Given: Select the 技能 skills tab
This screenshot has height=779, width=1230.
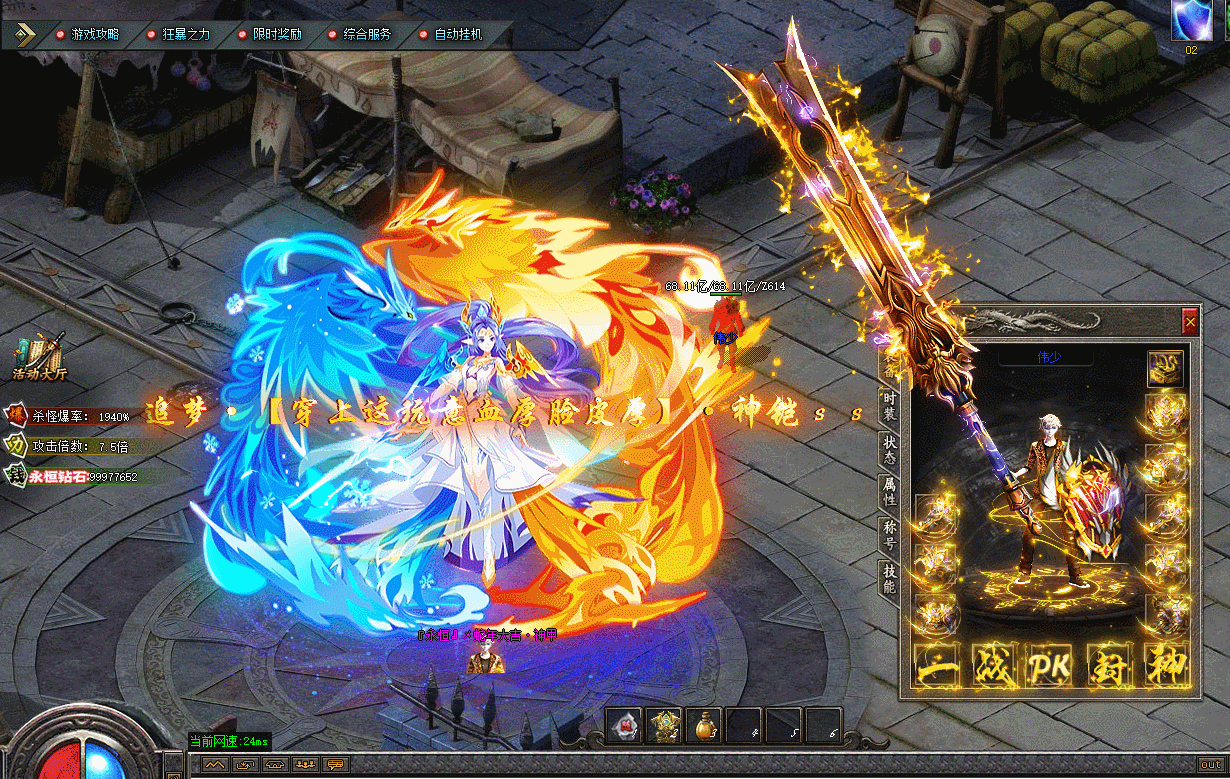Looking at the screenshot, I should (888, 577).
